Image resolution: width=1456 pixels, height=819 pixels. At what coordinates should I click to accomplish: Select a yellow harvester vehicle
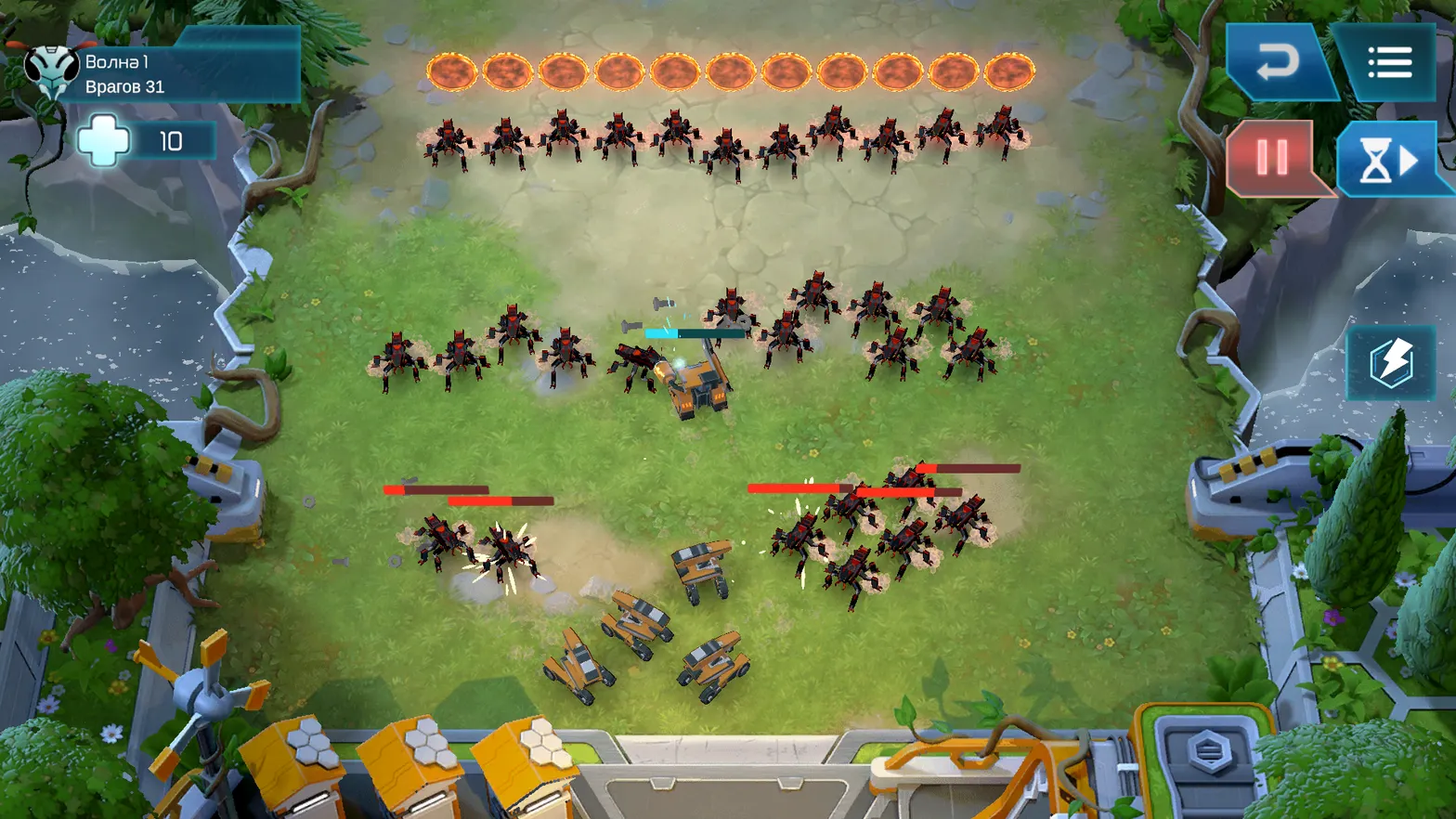[641, 622]
